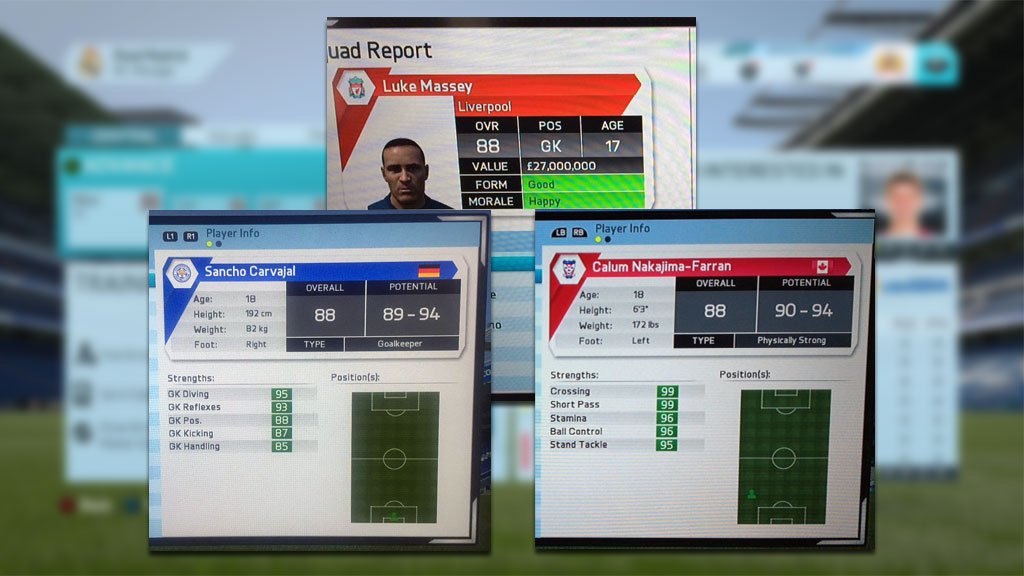
Task: Select the Luke Massey name banner
Action: click(x=500, y=87)
